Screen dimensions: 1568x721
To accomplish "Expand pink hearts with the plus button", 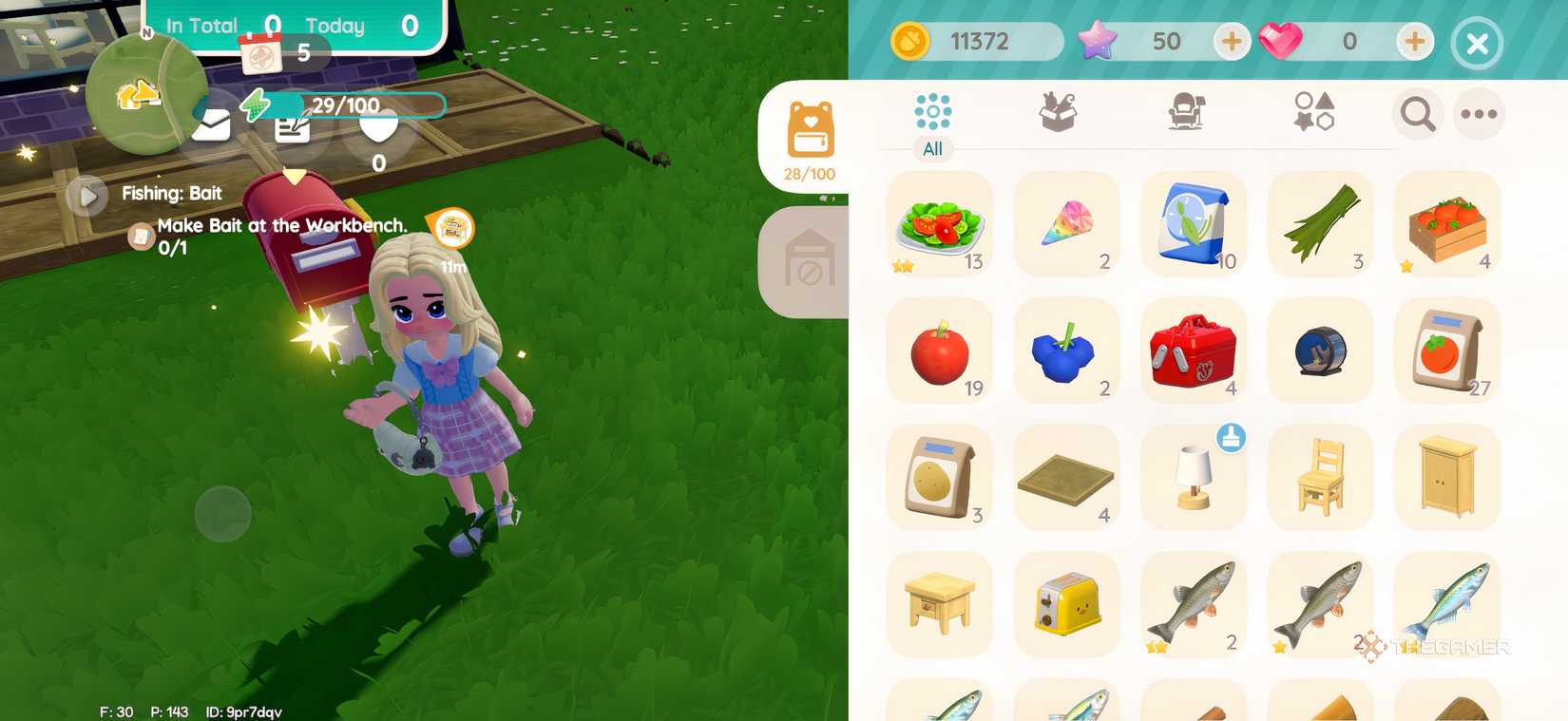I will click(x=1414, y=42).
